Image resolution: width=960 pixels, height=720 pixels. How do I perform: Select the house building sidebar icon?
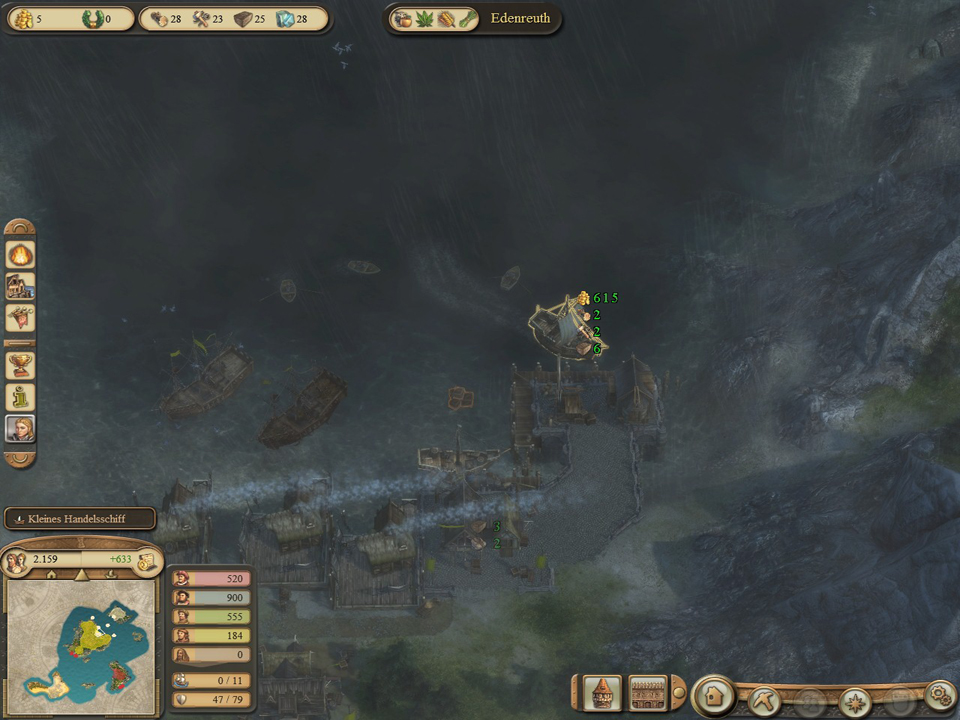(x=20, y=287)
